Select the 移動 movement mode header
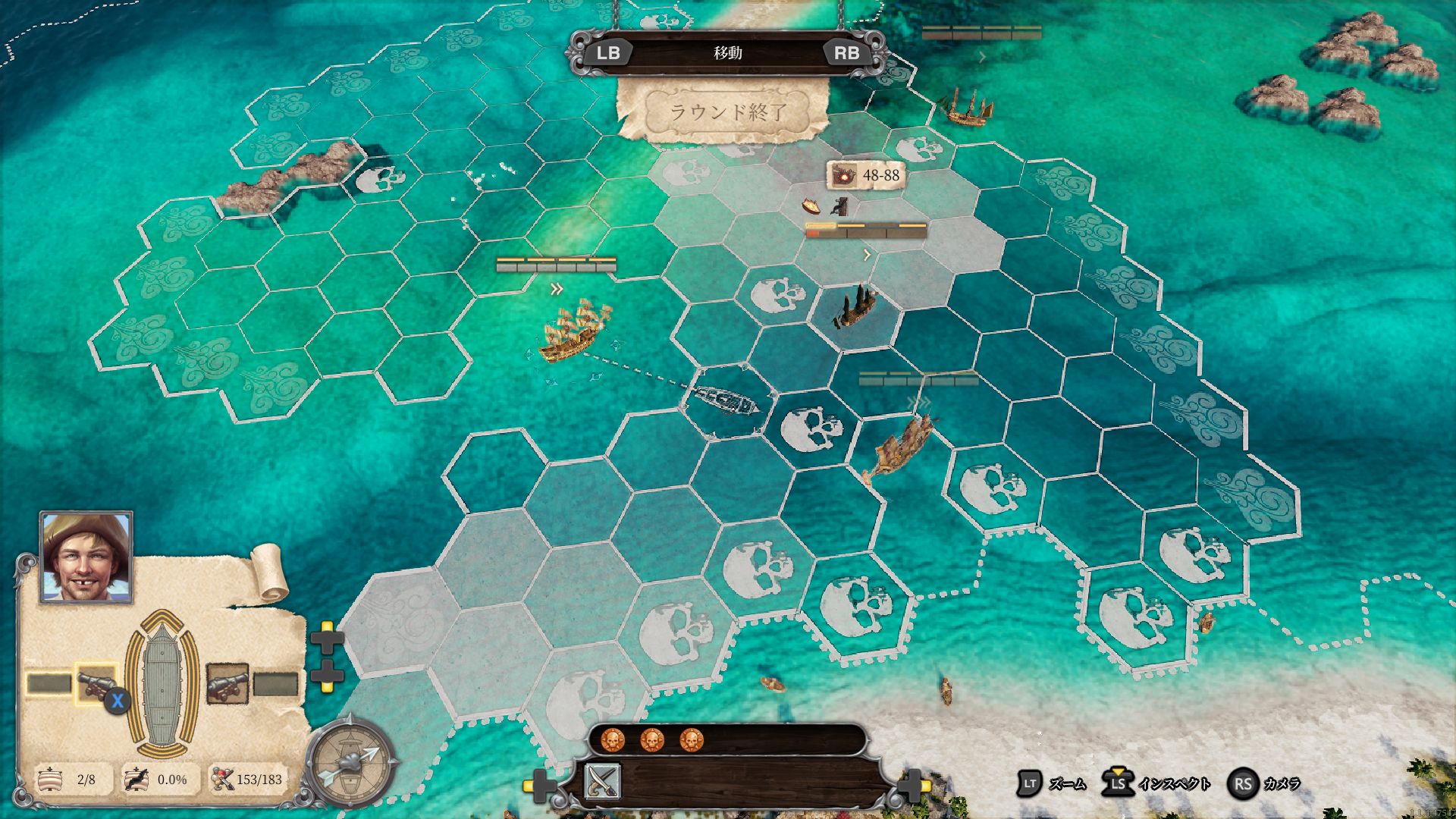The width and height of the screenshot is (1456, 819). pyautogui.click(x=727, y=53)
